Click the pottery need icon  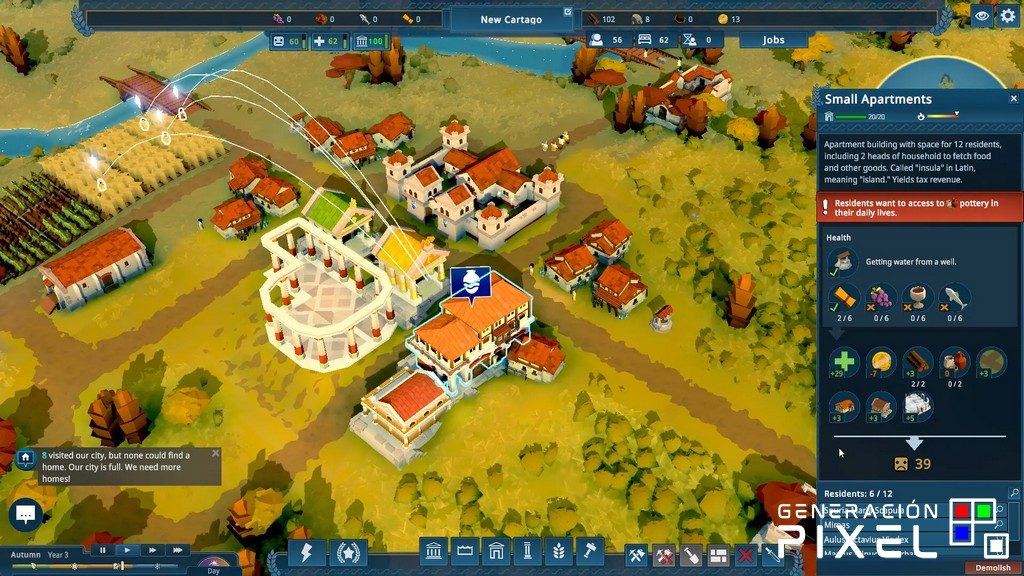(955, 361)
